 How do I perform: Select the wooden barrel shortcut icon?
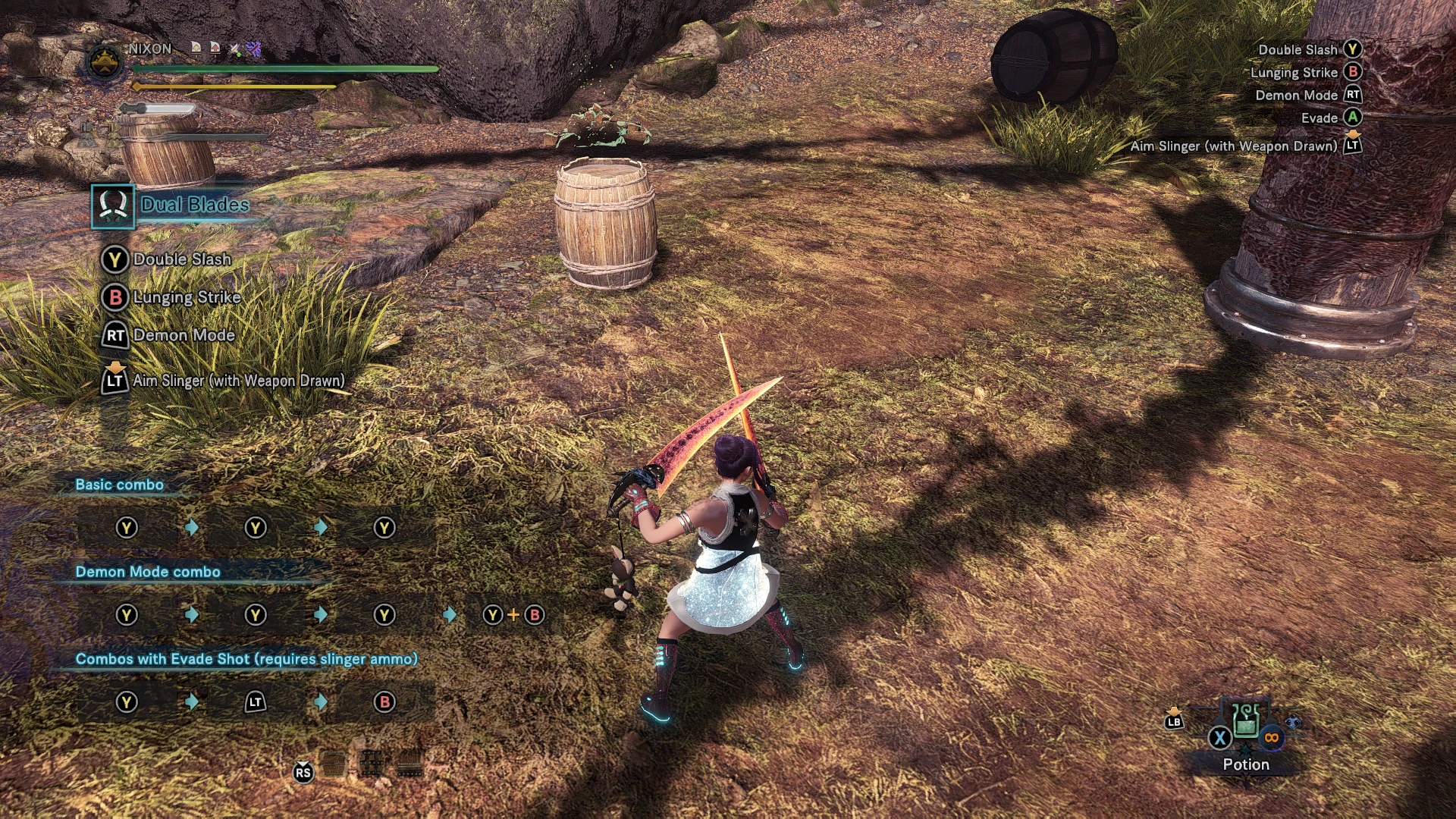(334, 764)
